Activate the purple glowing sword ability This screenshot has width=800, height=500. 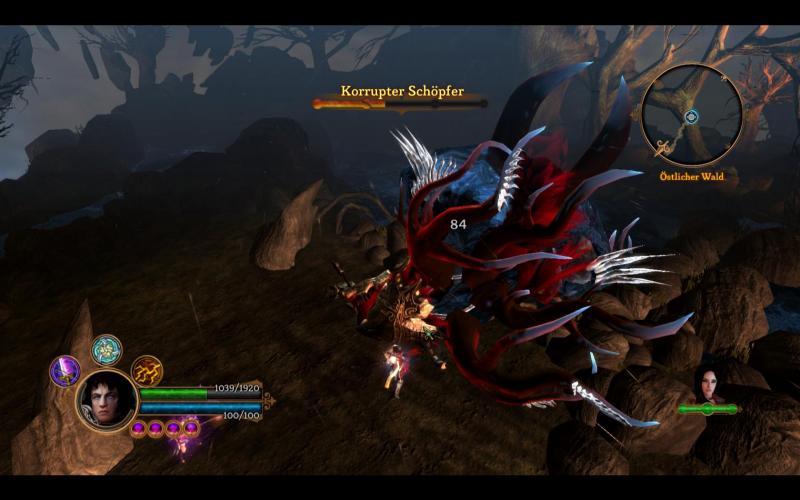point(65,371)
